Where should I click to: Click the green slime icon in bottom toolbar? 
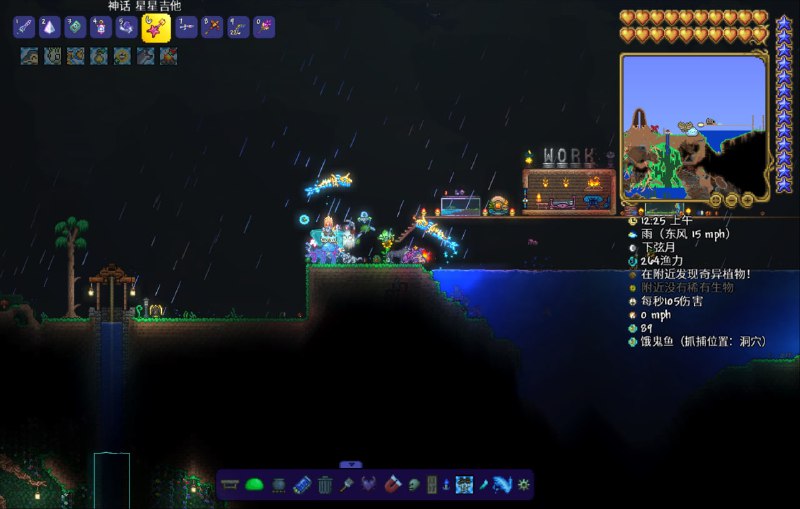(x=254, y=485)
